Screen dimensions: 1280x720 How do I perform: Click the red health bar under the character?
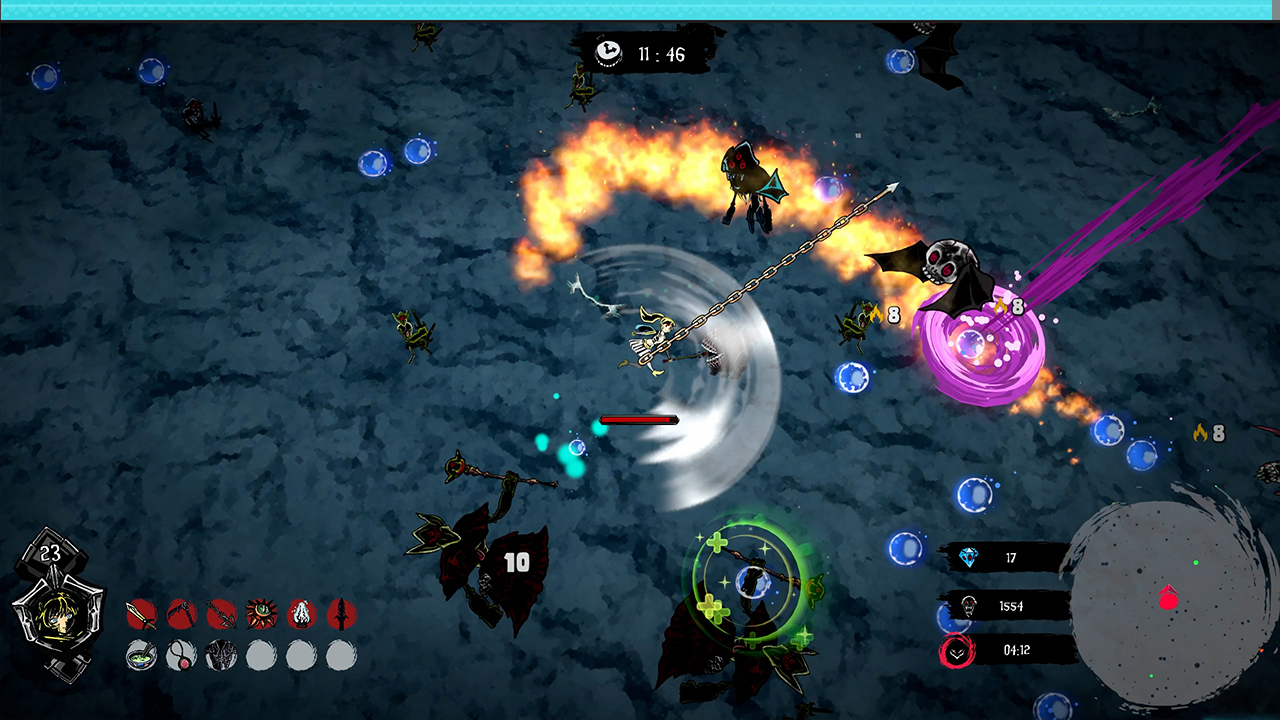[x=637, y=420]
